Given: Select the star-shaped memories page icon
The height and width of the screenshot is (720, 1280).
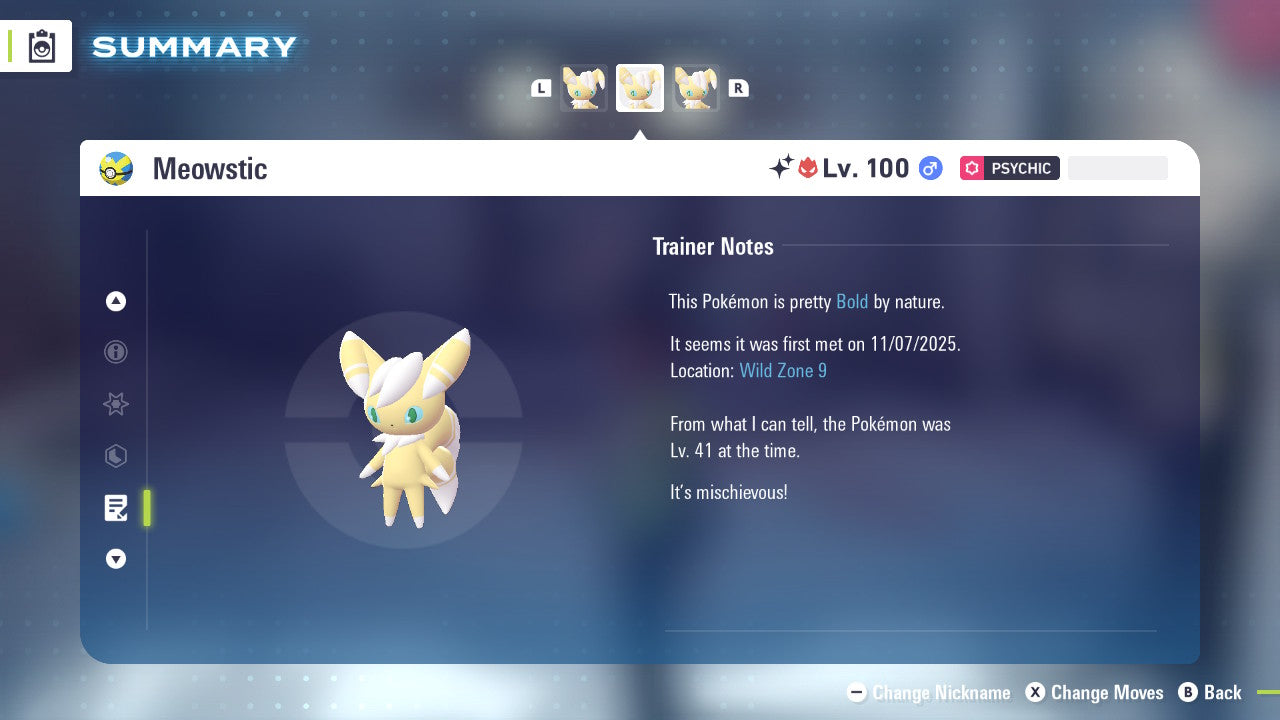Looking at the screenshot, I should pyautogui.click(x=116, y=404).
